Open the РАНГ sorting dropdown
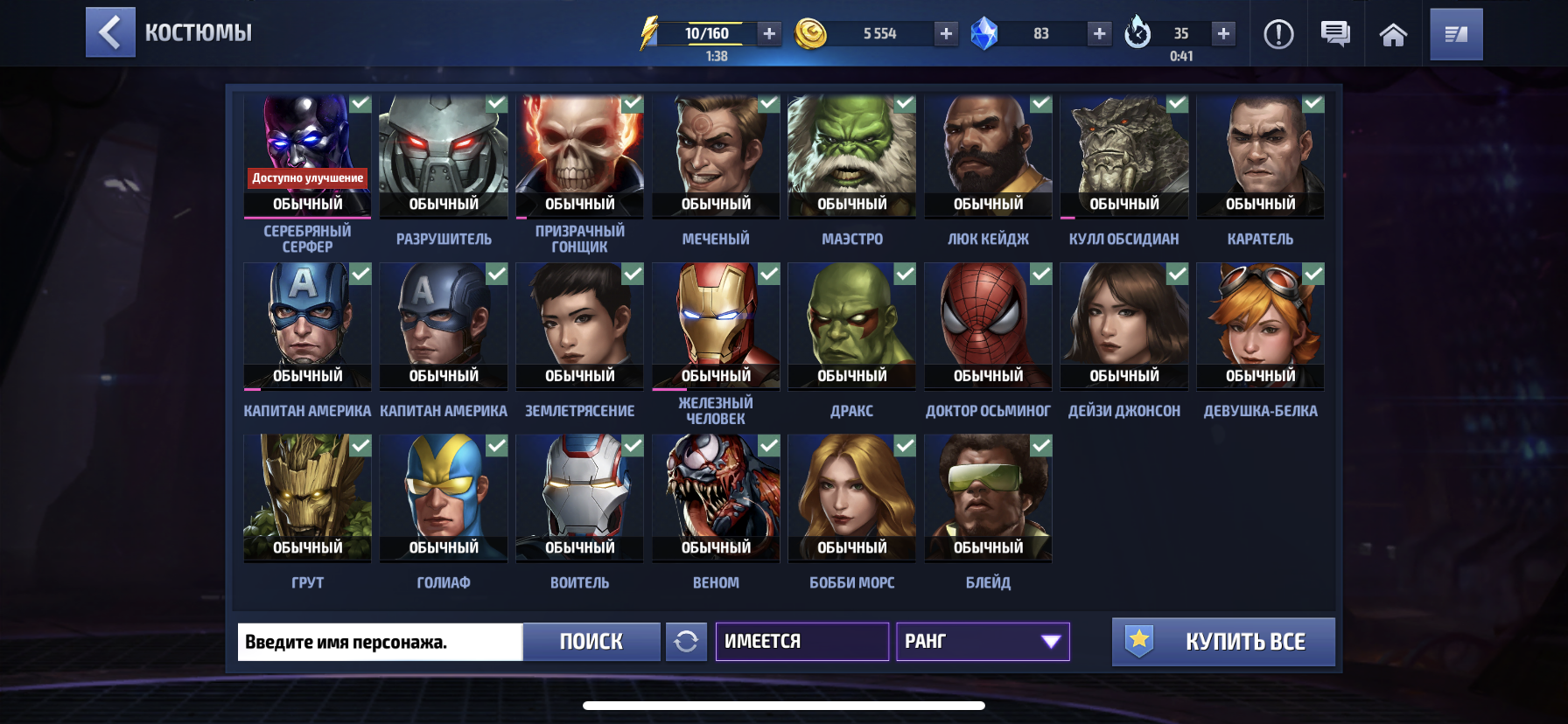 point(983,642)
